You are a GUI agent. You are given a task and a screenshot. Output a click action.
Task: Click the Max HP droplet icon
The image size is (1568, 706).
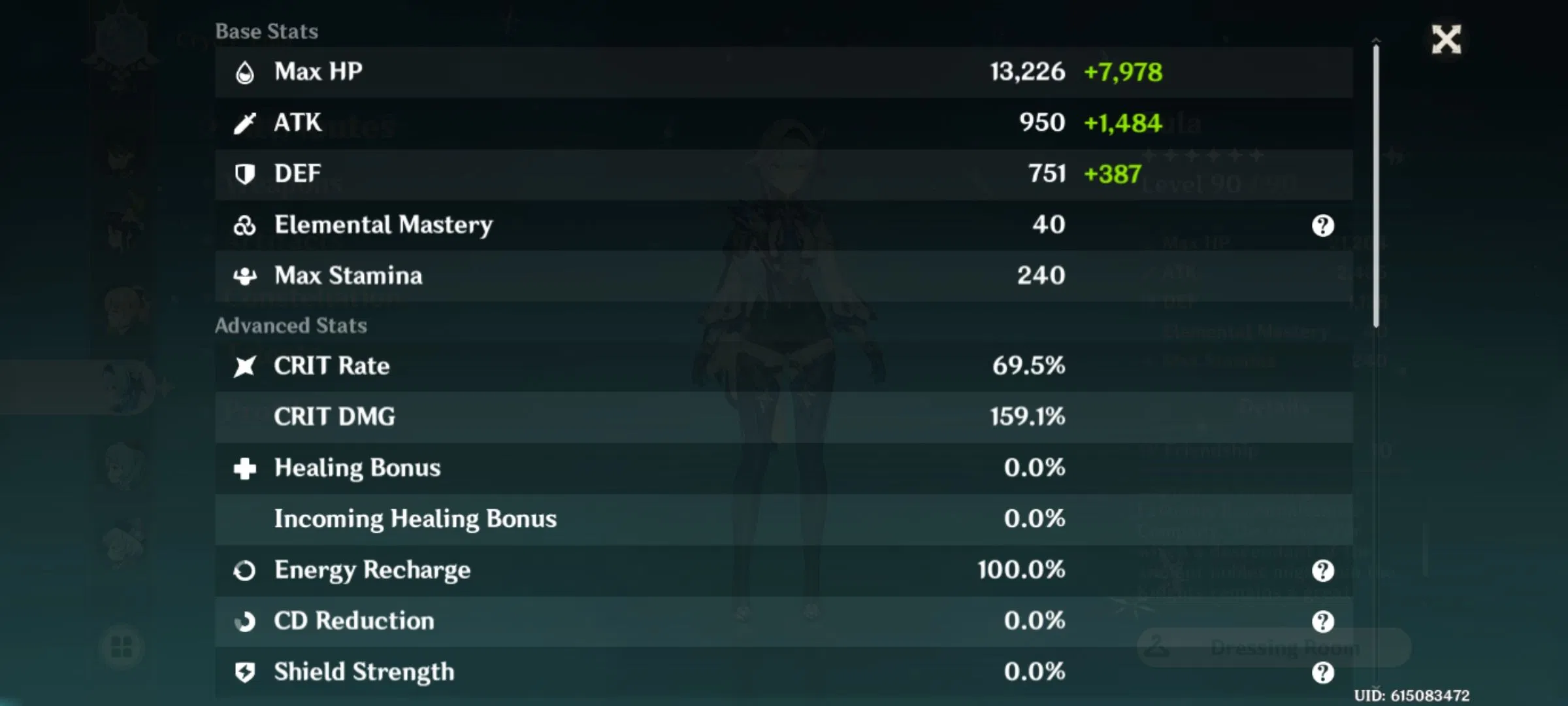click(x=245, y=72)
